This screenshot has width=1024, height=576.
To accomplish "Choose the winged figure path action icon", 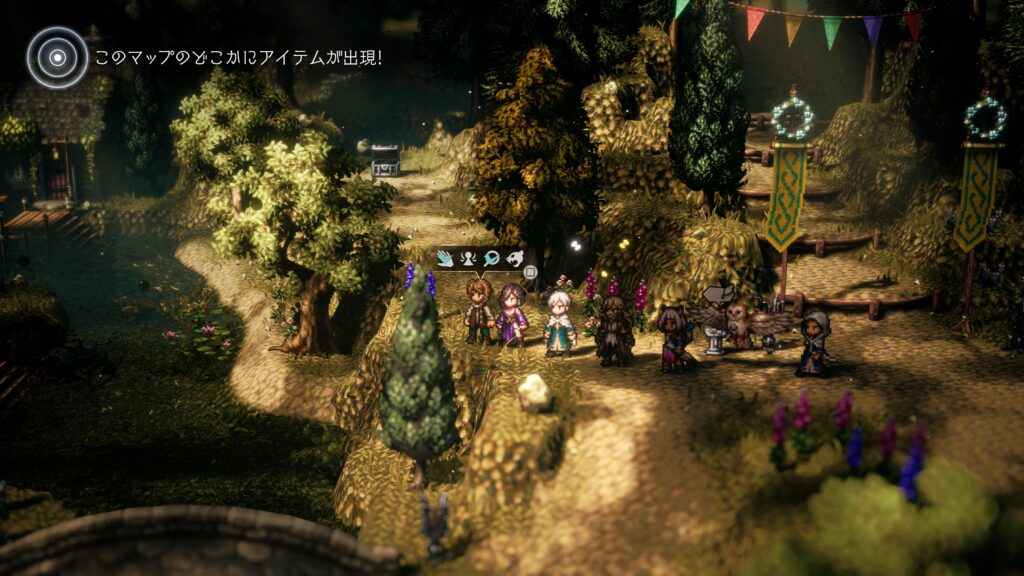I will click(469, 259).
